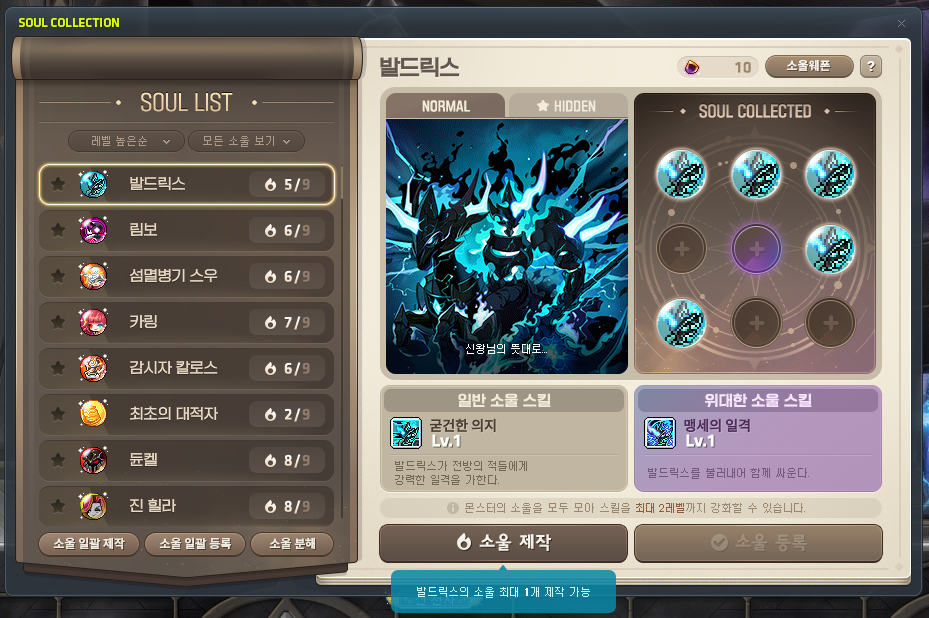Image resolution: width=929 pixels, height=618 pixels.
Task: Open the question mark help button
Action: click(871, 67)
